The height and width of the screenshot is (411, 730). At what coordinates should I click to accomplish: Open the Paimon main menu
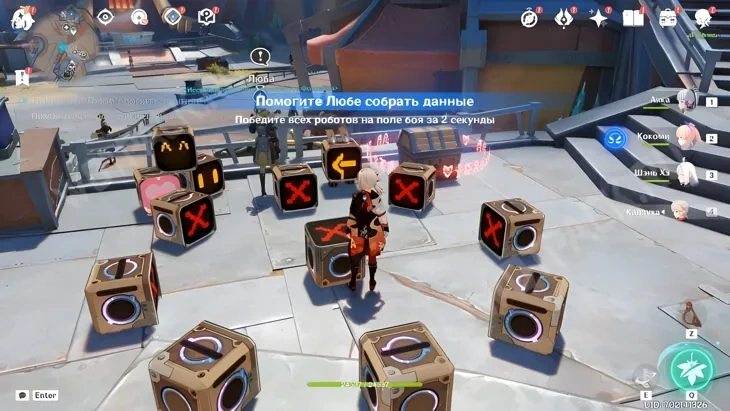22,18
